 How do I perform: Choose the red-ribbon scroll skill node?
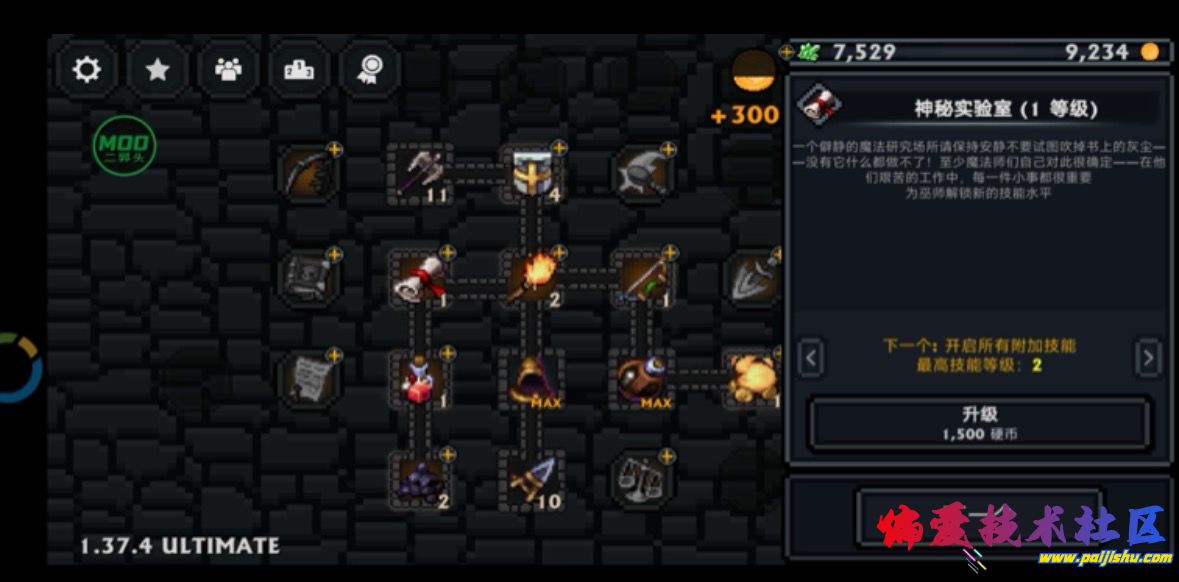(420, 278)
